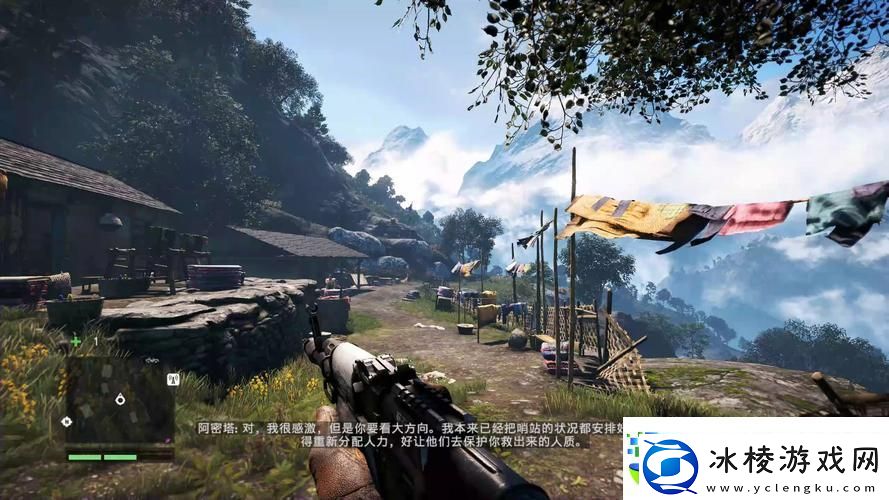
Task: Select the radio tower marker on minimap
Action: click(x=171, y=378)
